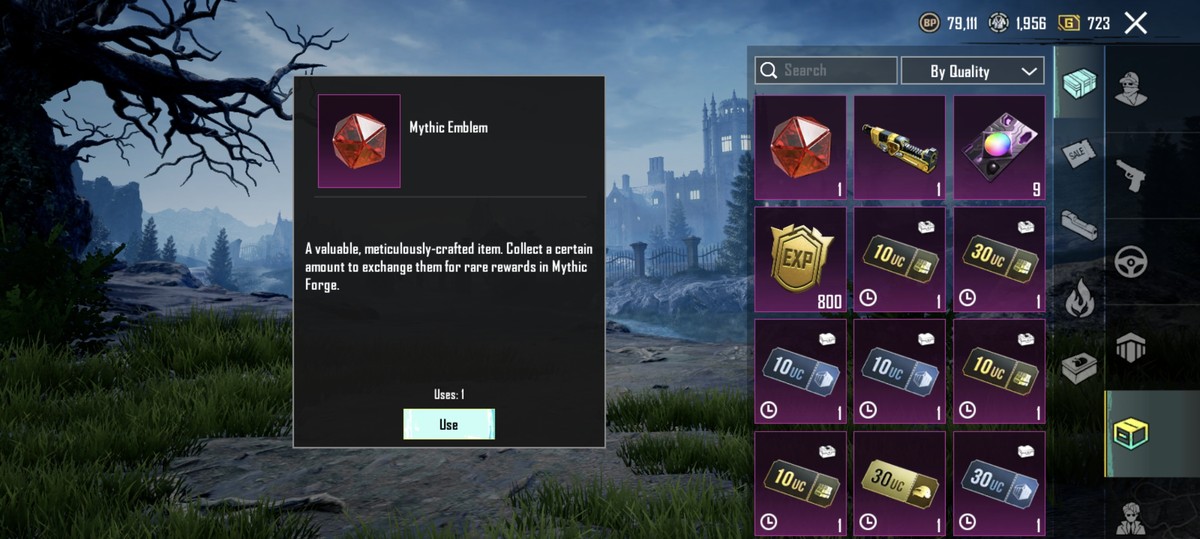1200x539 pixels.
Task: Select the gold weapon item slot
Action: coord(899,148)
